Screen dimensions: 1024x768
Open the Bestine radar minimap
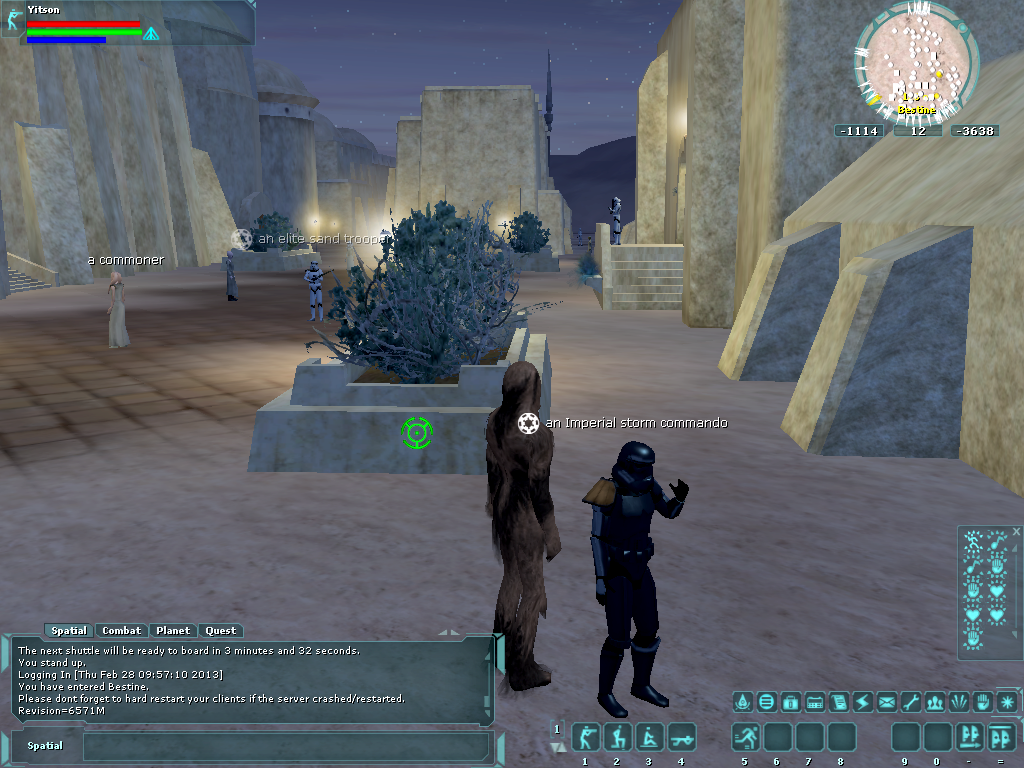pyautogui.click(x=916, y=63)
